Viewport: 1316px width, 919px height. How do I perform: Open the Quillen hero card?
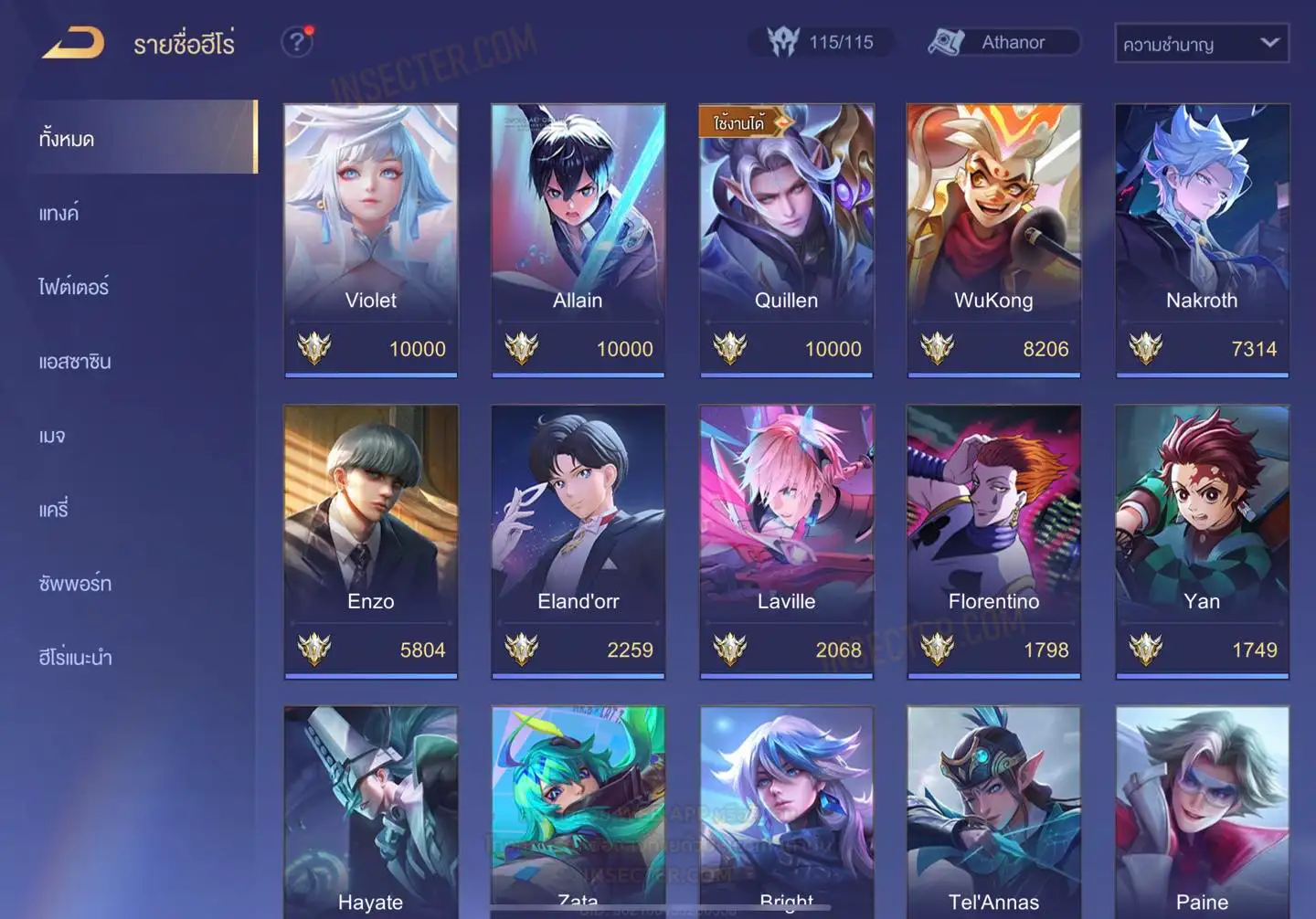(x=786, y=239)
